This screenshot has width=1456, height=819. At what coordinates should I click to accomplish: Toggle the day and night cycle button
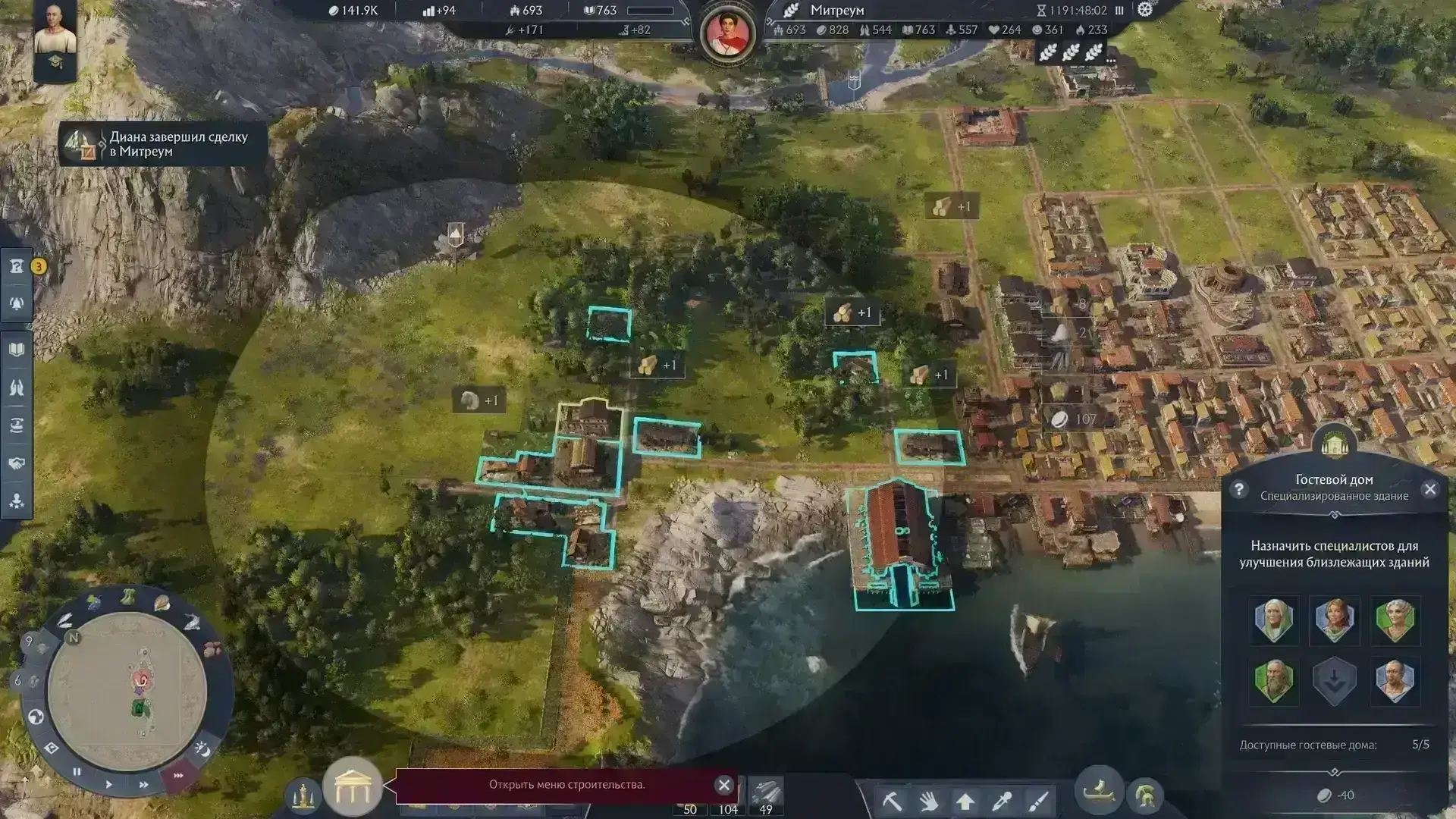click(202, 748)
